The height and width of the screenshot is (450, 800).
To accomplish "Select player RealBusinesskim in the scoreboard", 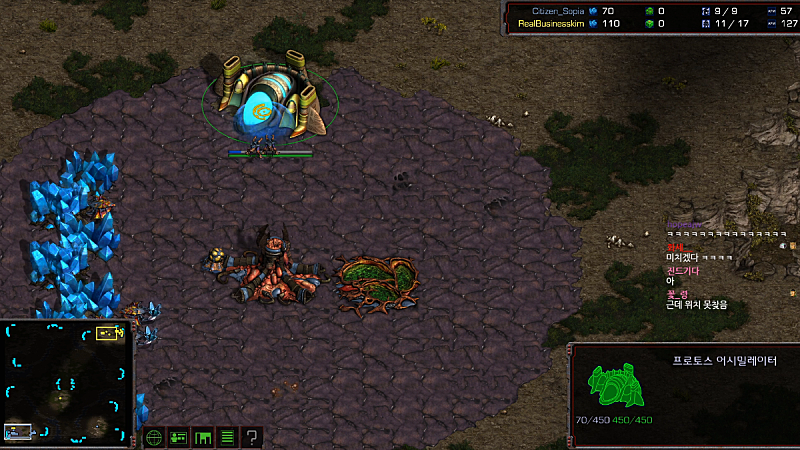I will pos(552,23).
